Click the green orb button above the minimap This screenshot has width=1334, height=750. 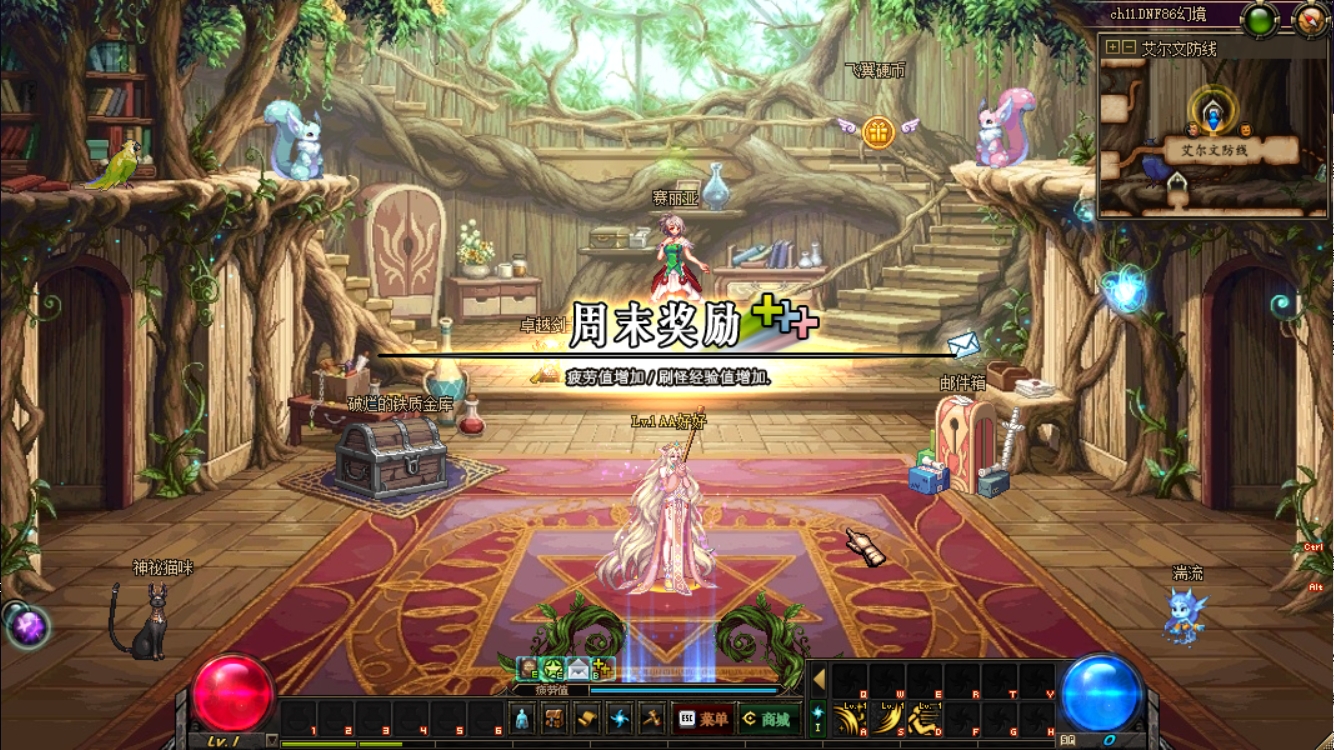(x=1260, y=20)
